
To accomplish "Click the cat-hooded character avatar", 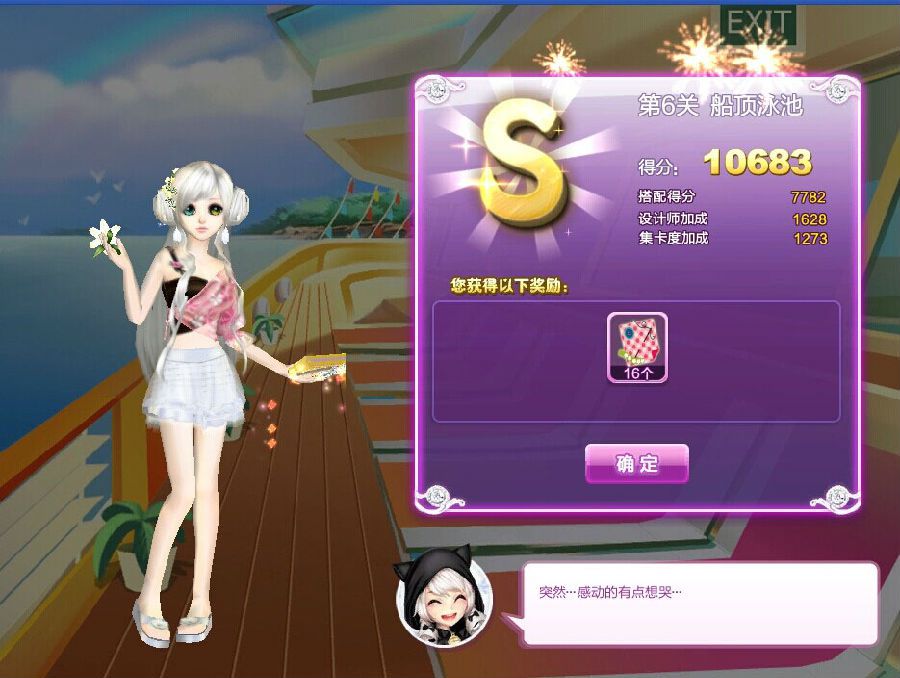I will [x=444, y=596].
